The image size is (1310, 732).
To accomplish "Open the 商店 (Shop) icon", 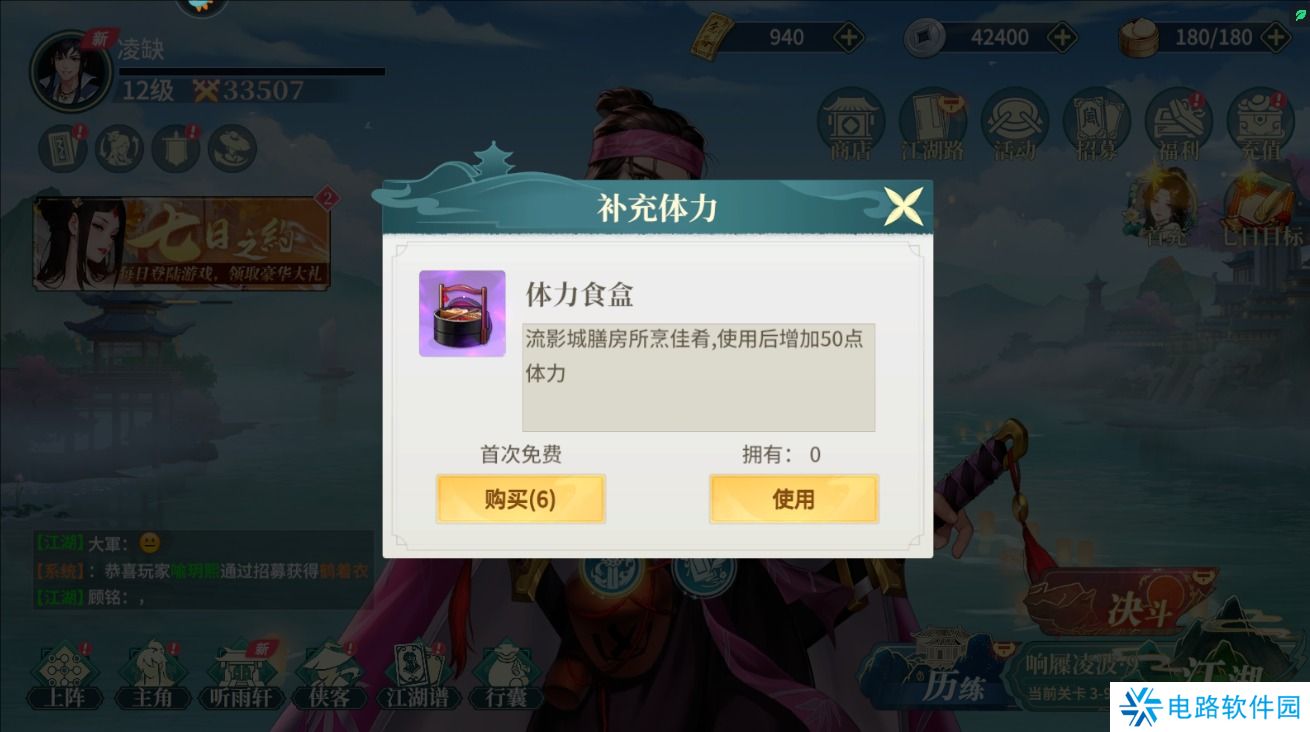I will tap(851, 122).
